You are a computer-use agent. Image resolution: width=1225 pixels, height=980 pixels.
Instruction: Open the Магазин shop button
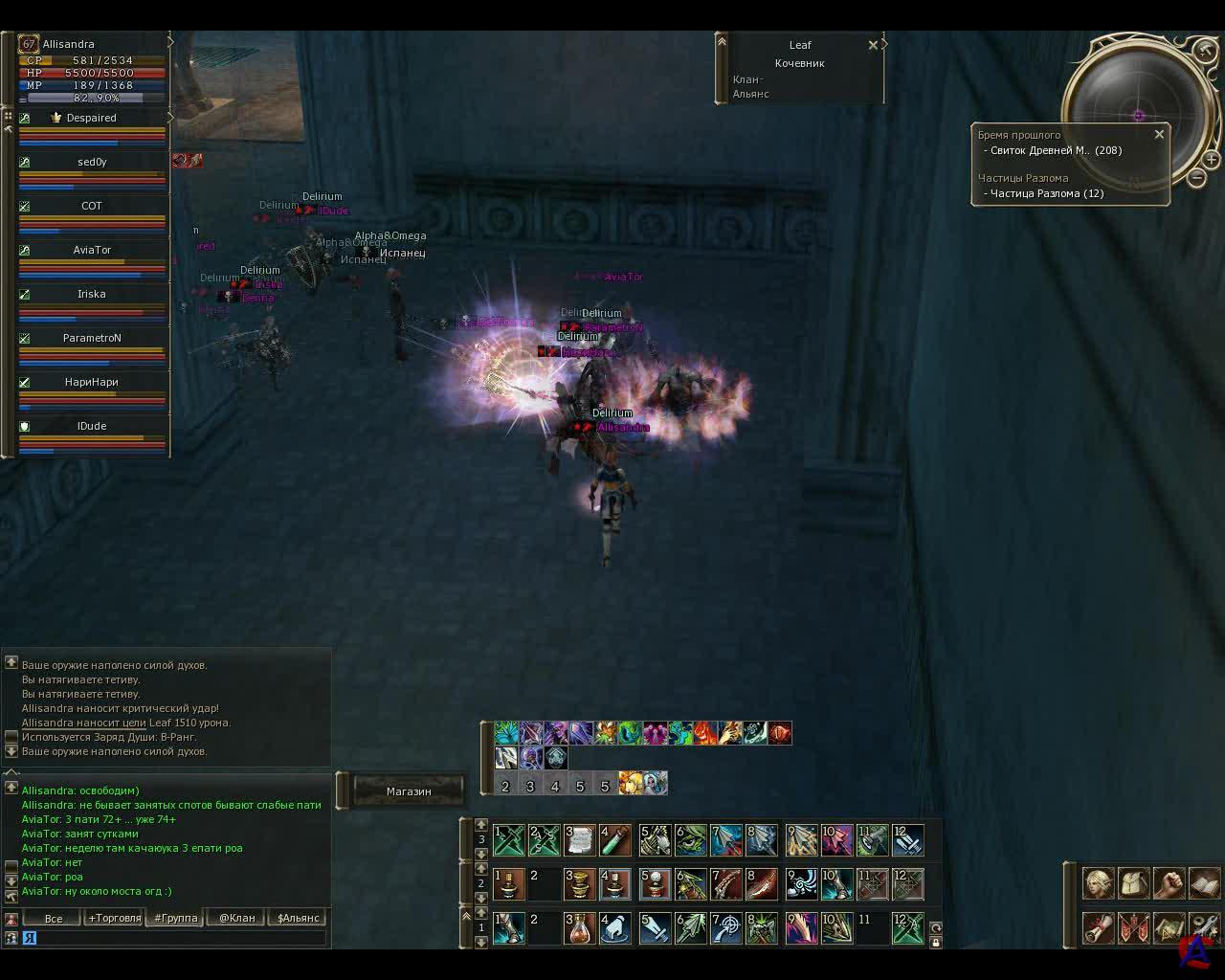[x=409, y=791]
